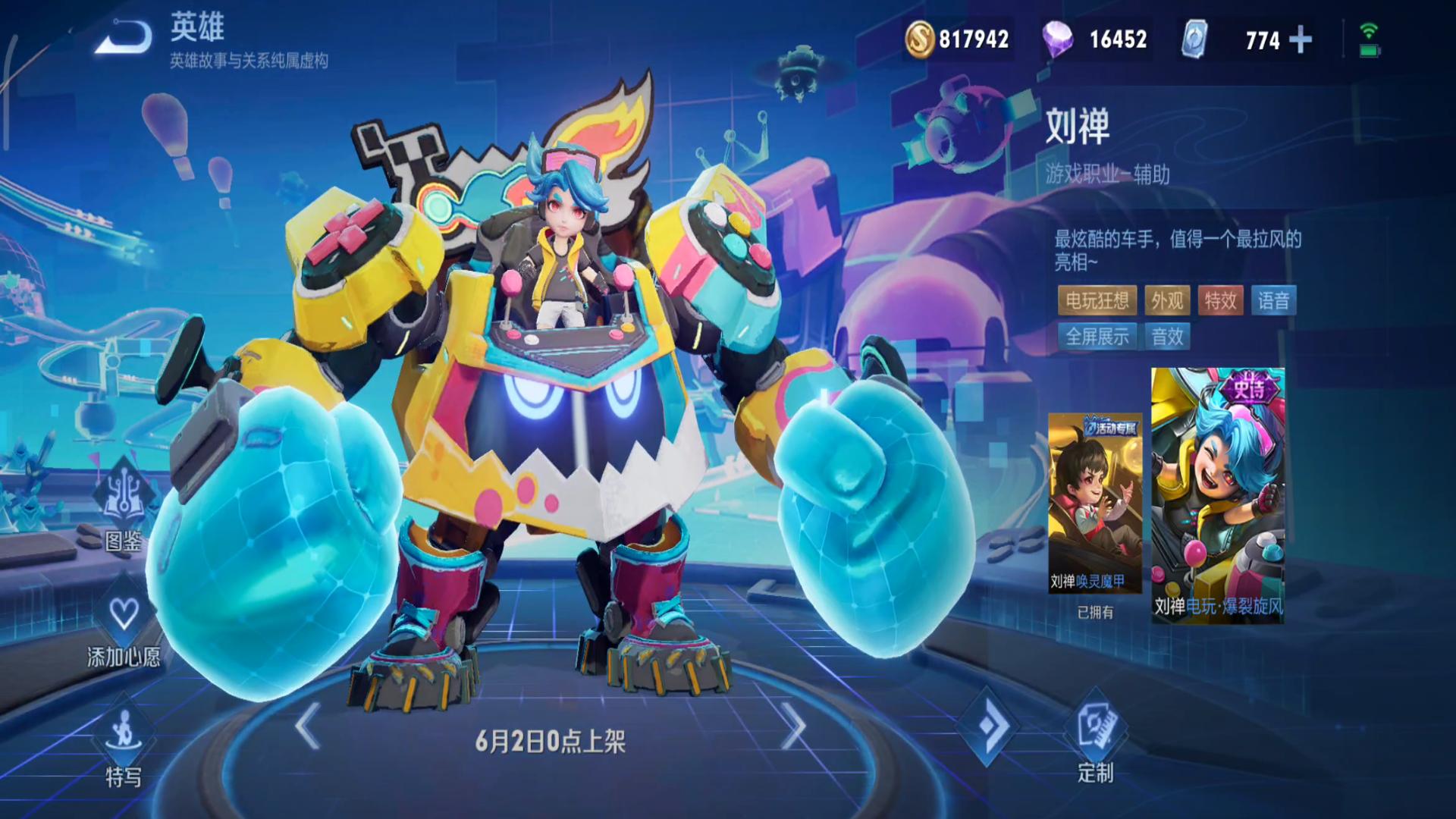Select the 特效 effects tab
The height and width of the screenshot is (819, 1456).
(x=1222, y=301)
